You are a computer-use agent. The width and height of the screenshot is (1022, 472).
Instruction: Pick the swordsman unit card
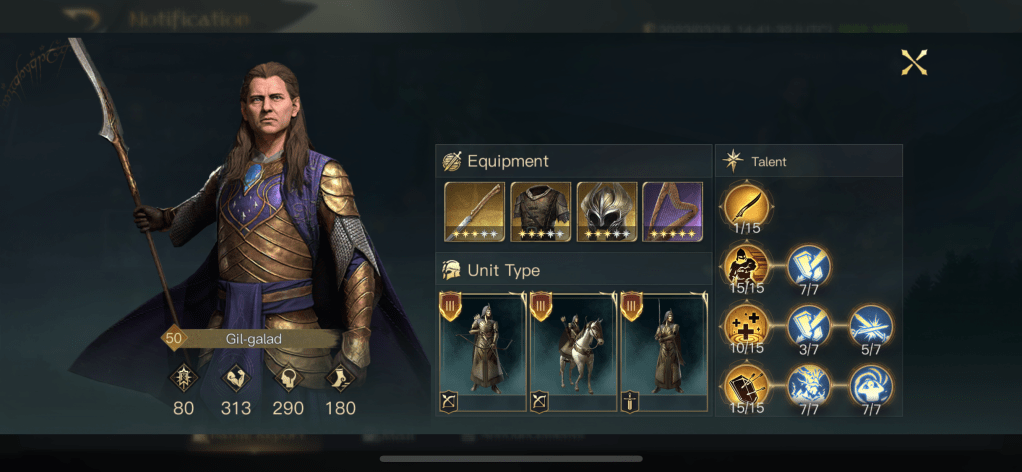[663, 352]
